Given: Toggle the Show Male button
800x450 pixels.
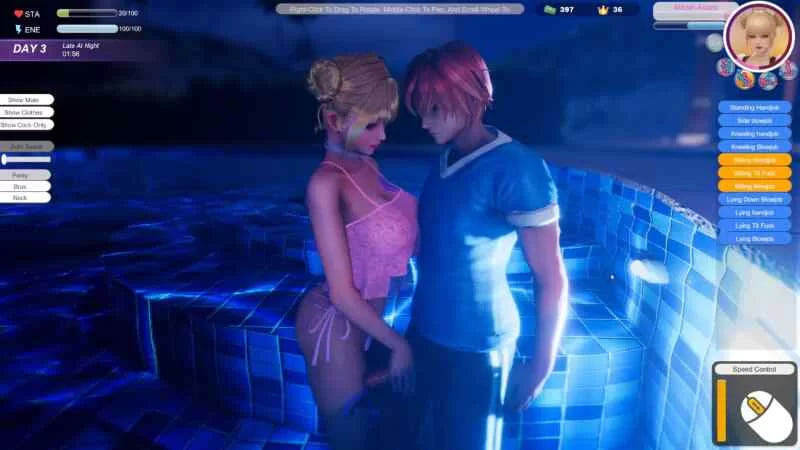Looking at the screenshot, I should click(25, 100).
